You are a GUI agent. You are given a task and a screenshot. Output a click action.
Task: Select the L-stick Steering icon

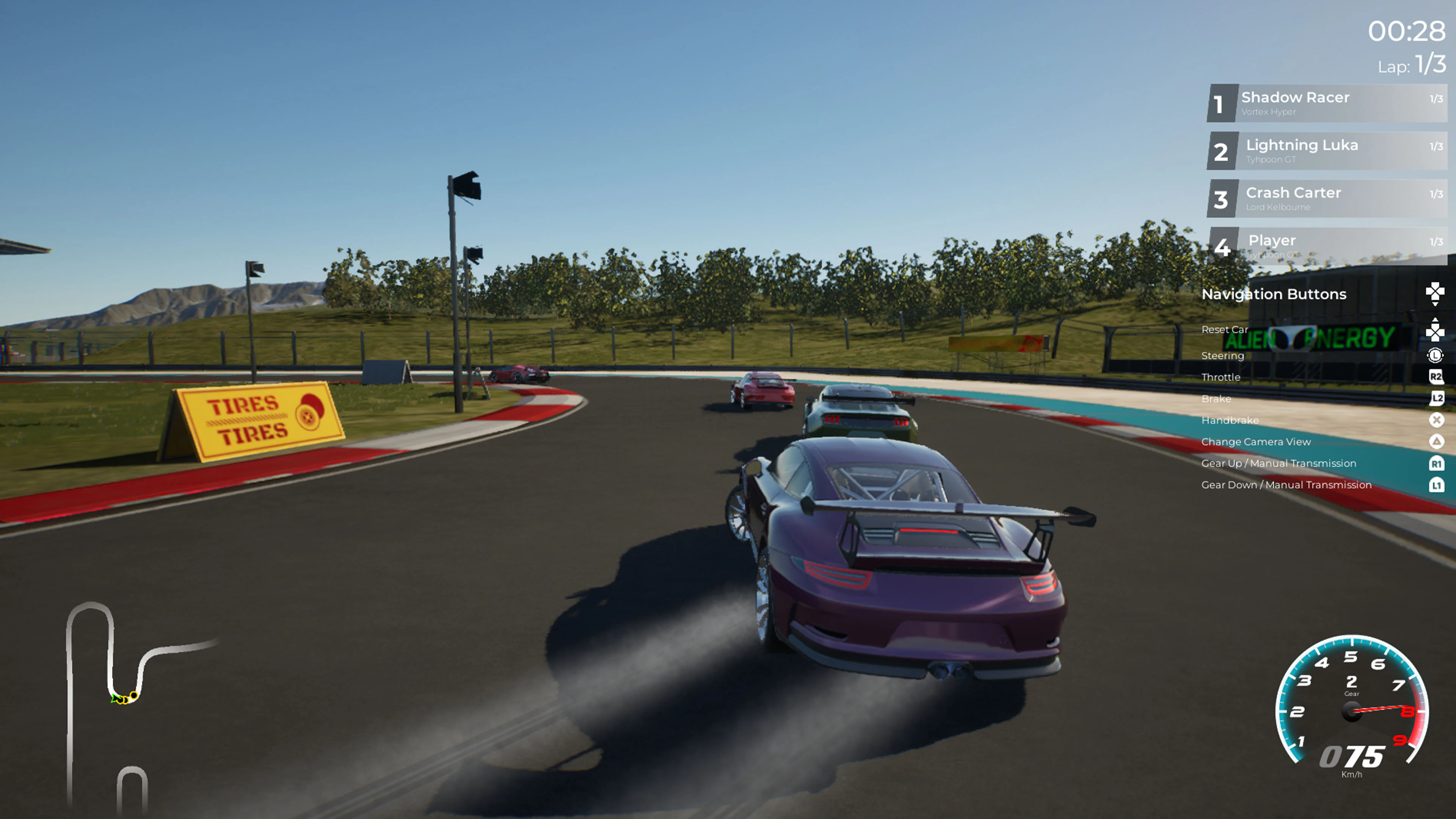[1435, 355]
